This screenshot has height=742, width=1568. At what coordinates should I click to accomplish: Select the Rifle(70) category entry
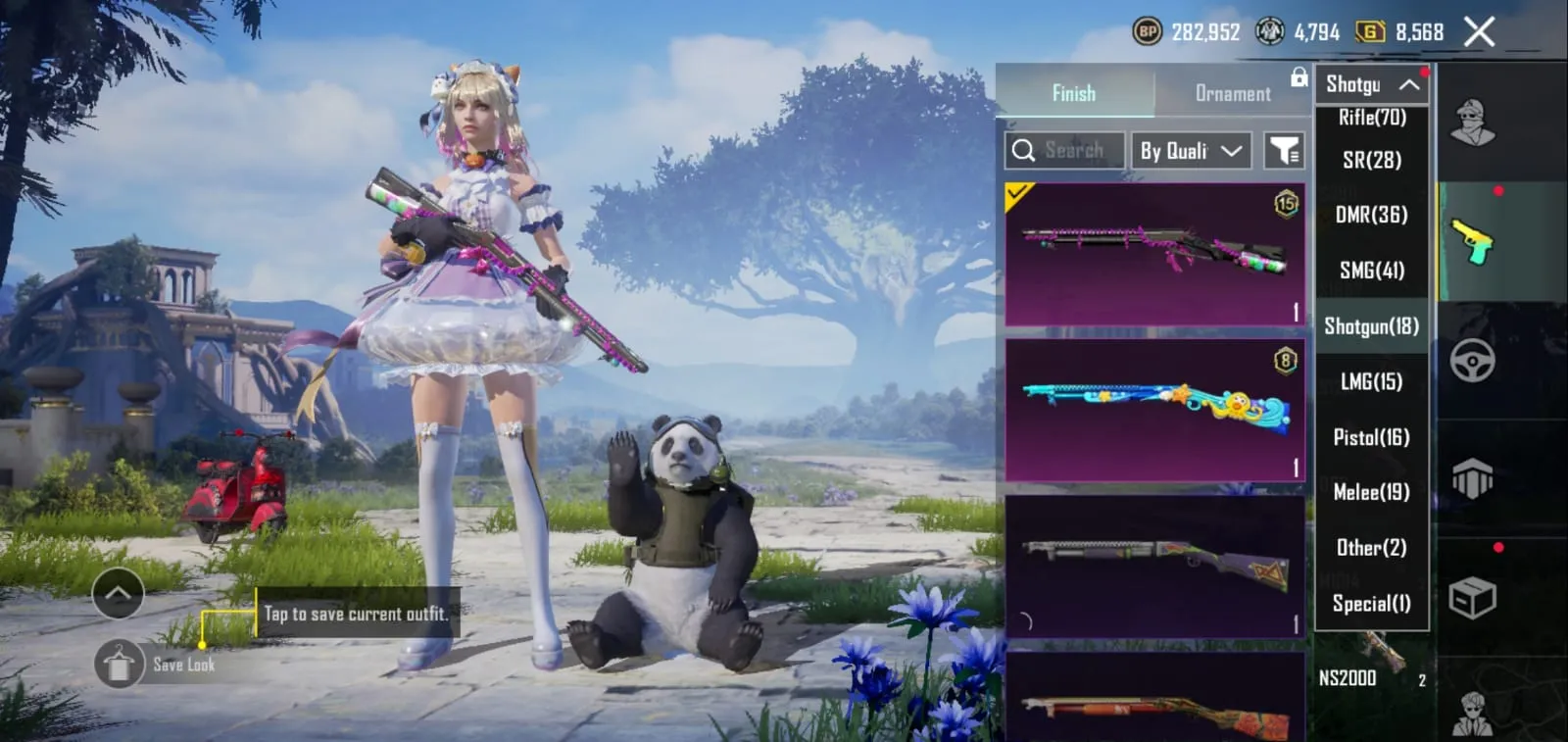1371,117
